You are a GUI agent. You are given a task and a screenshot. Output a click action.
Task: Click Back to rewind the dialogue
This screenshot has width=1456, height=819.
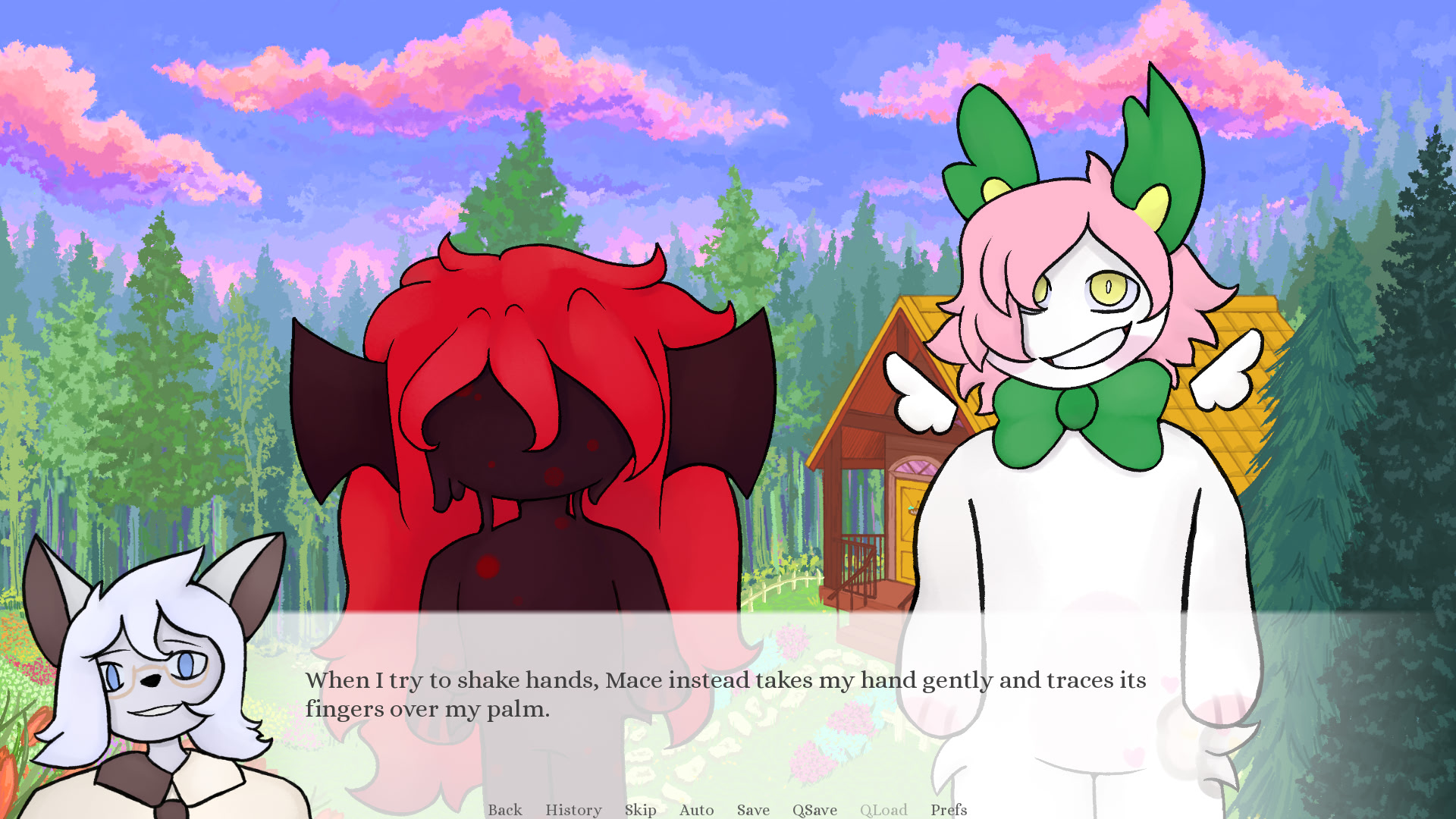[x=505, y=810]
